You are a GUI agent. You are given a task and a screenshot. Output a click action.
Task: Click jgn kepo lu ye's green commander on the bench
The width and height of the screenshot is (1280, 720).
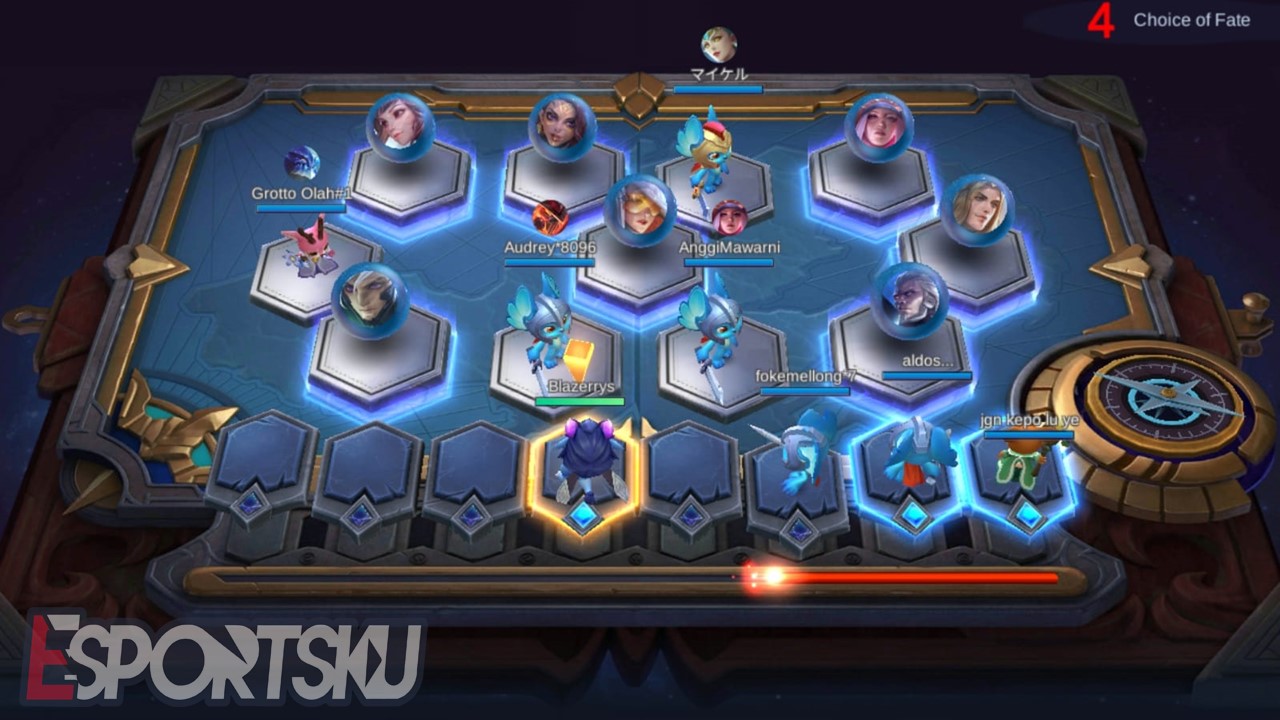pyautogui.click(x=1021, y=463)
